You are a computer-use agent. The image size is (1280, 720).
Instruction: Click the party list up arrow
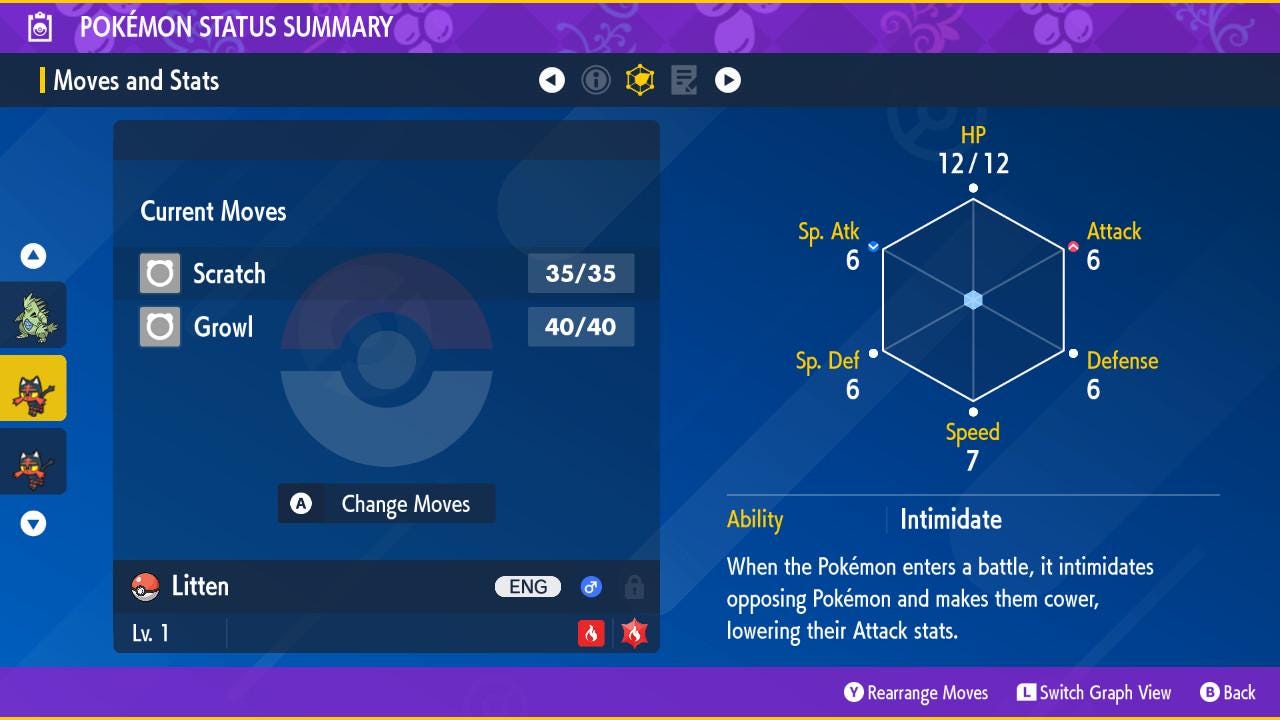click(34, 257)
